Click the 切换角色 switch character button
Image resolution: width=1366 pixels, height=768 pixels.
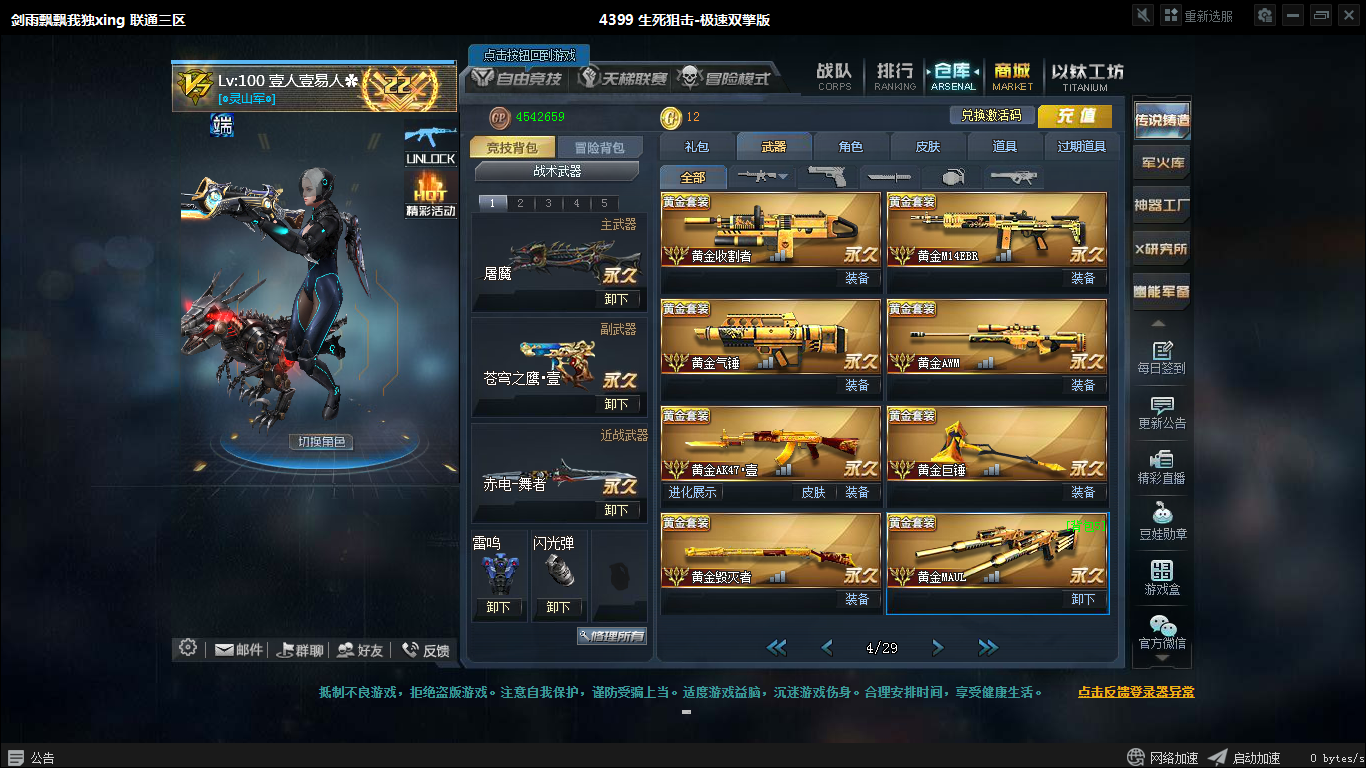pos(321,442)
